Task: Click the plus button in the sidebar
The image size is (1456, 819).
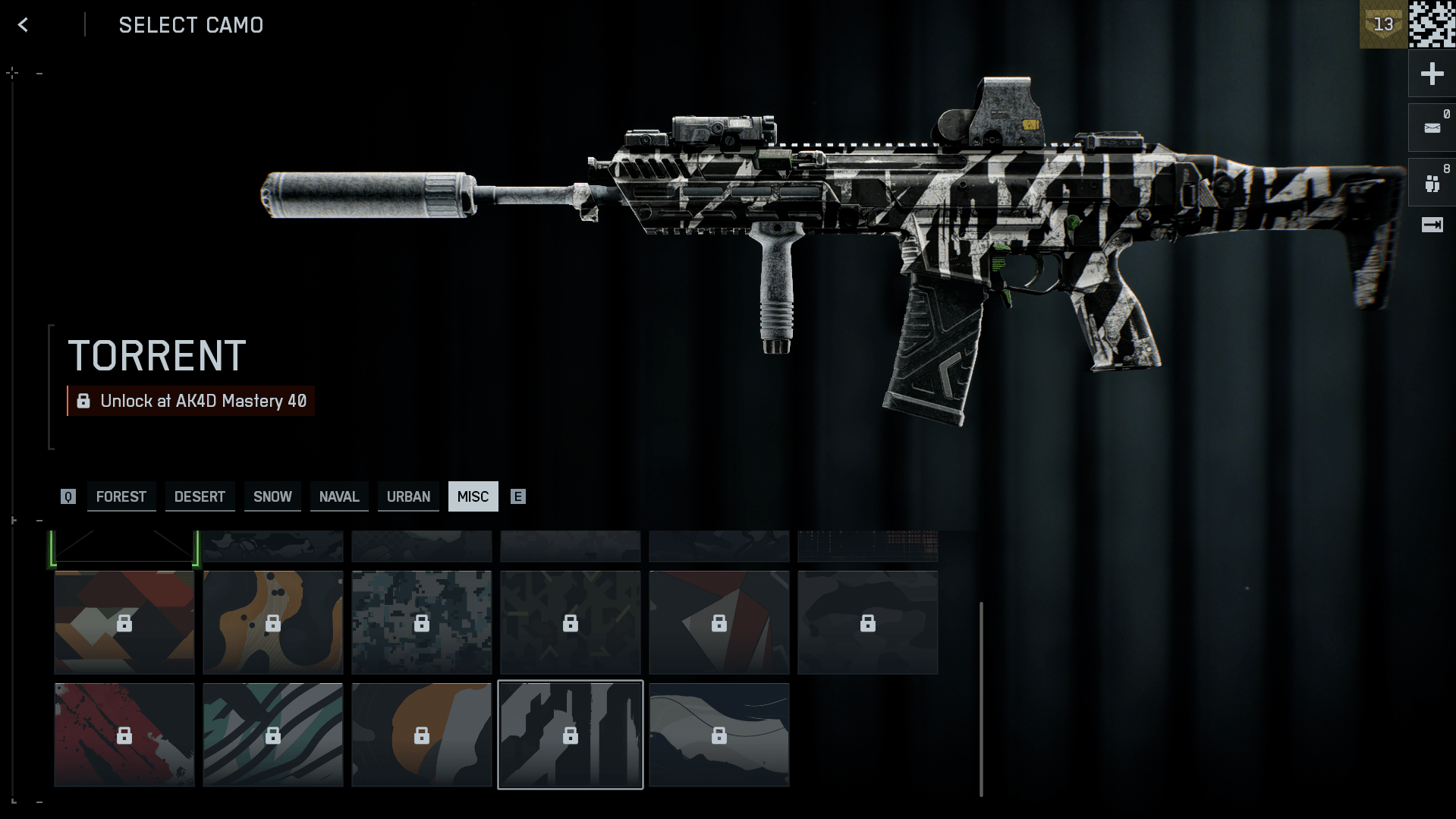Action: click(1432, 74)
